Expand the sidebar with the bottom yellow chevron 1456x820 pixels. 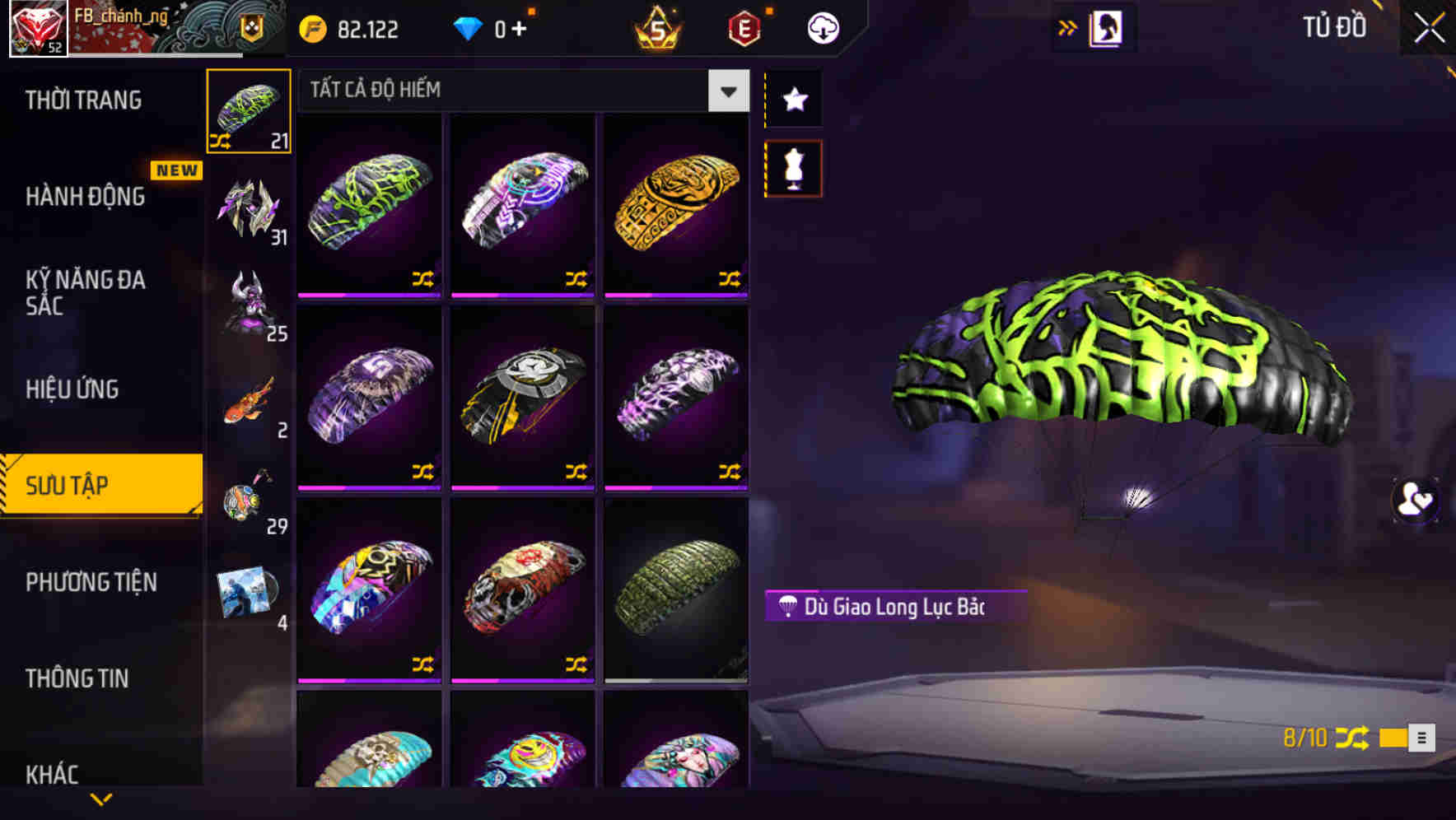point(101,799)
